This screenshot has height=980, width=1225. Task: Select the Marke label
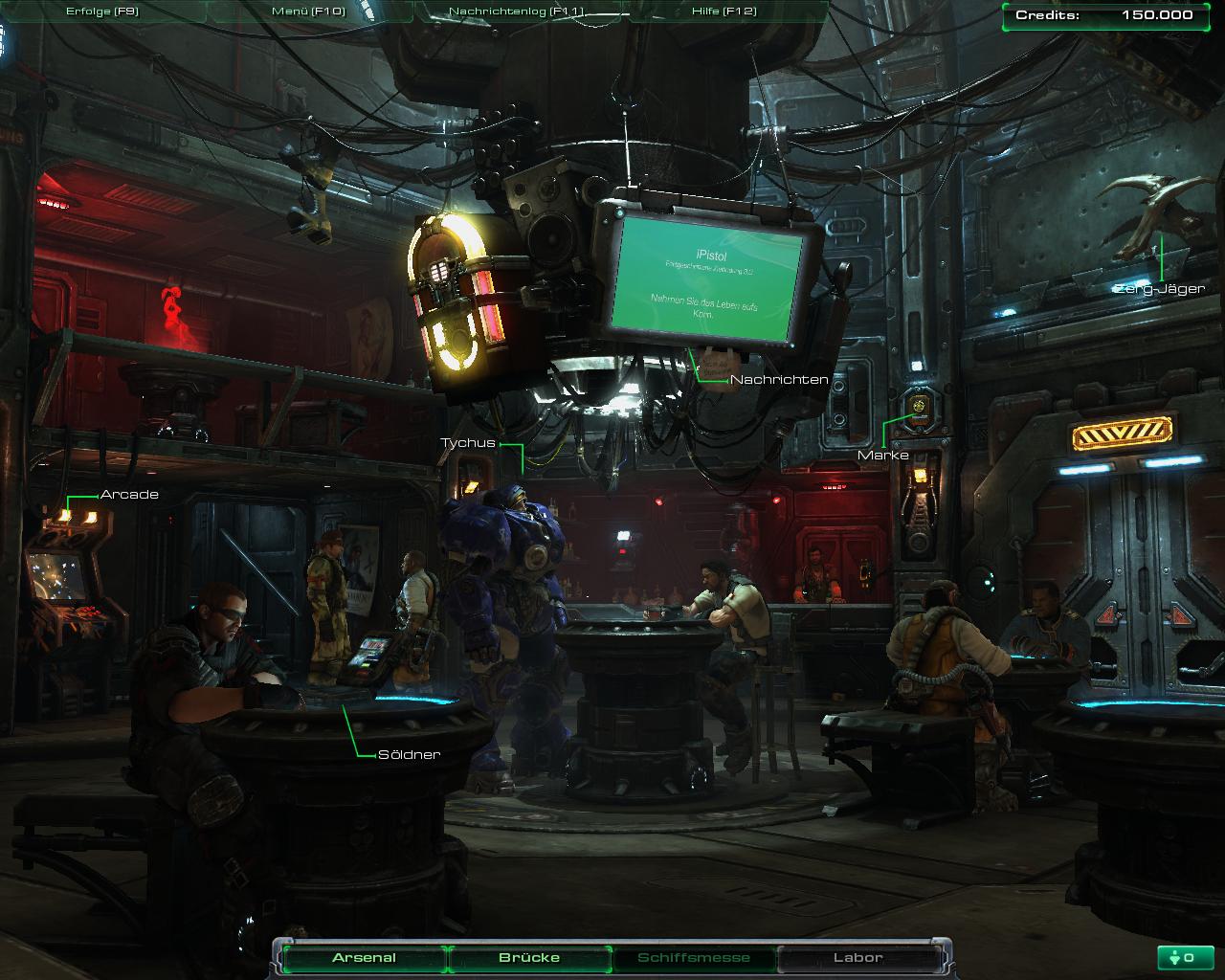click(882, 455)
